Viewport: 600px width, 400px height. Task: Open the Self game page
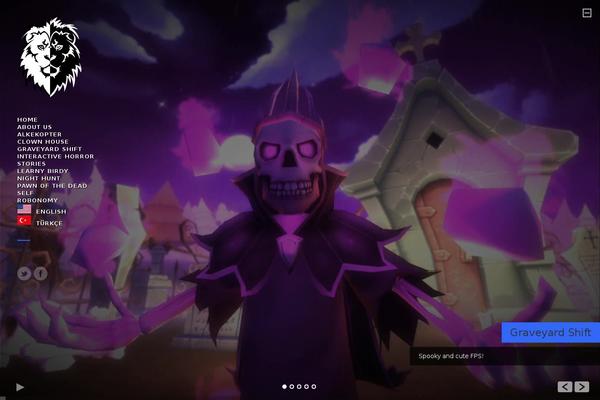(x=25, y=193)
